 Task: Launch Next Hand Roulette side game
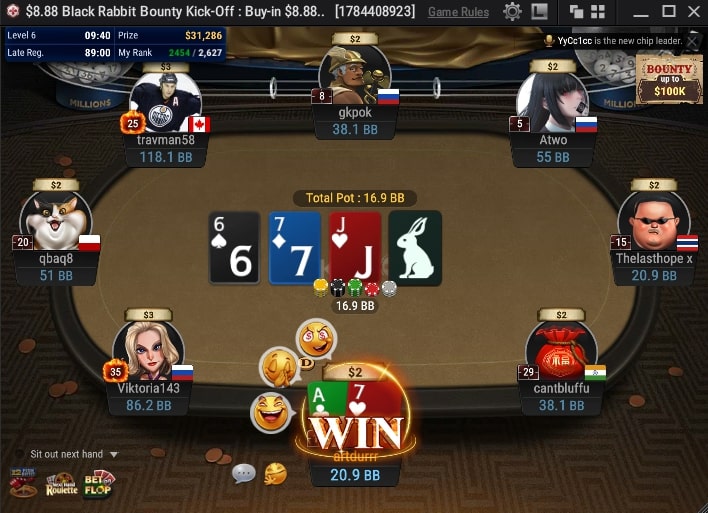coord(61,484)
